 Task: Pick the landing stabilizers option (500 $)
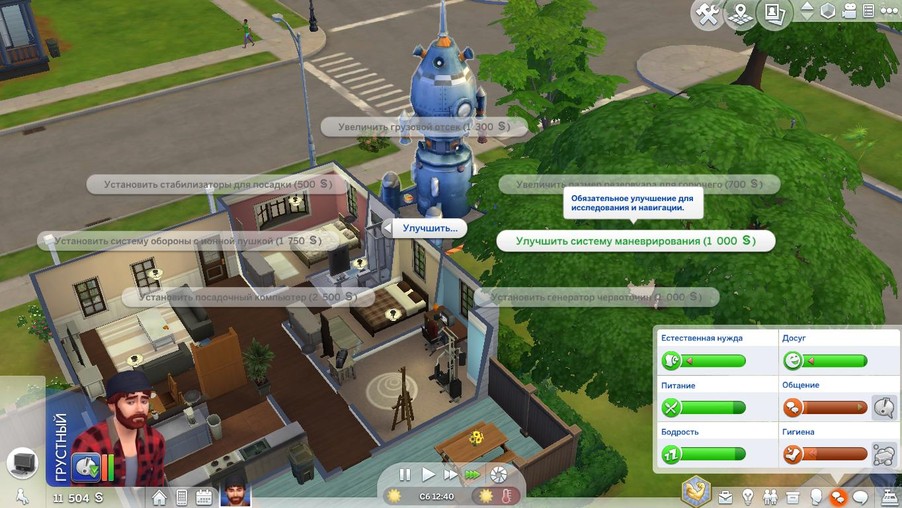[210, 184]
